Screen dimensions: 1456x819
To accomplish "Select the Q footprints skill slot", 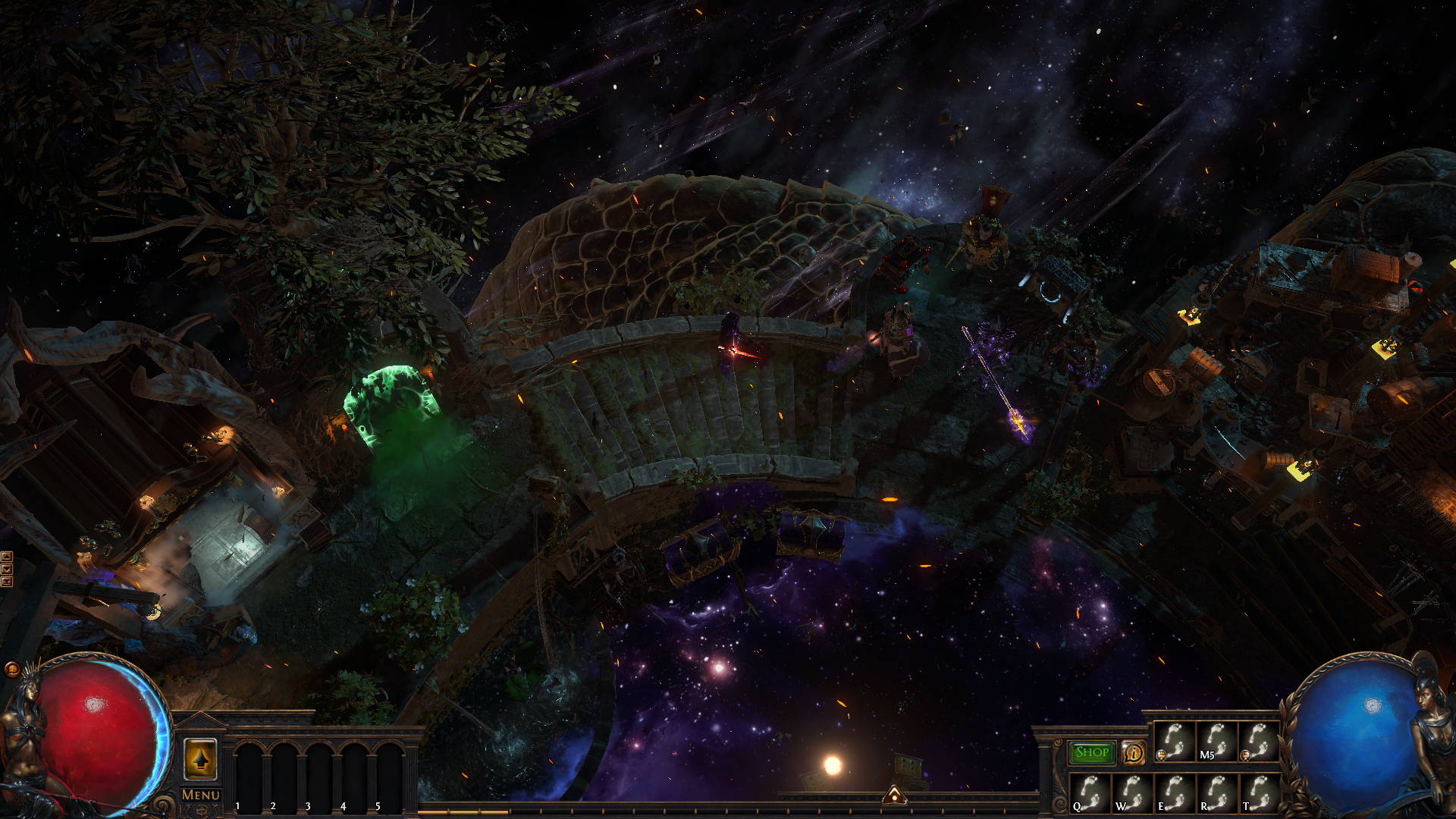I will (1090, 793).
